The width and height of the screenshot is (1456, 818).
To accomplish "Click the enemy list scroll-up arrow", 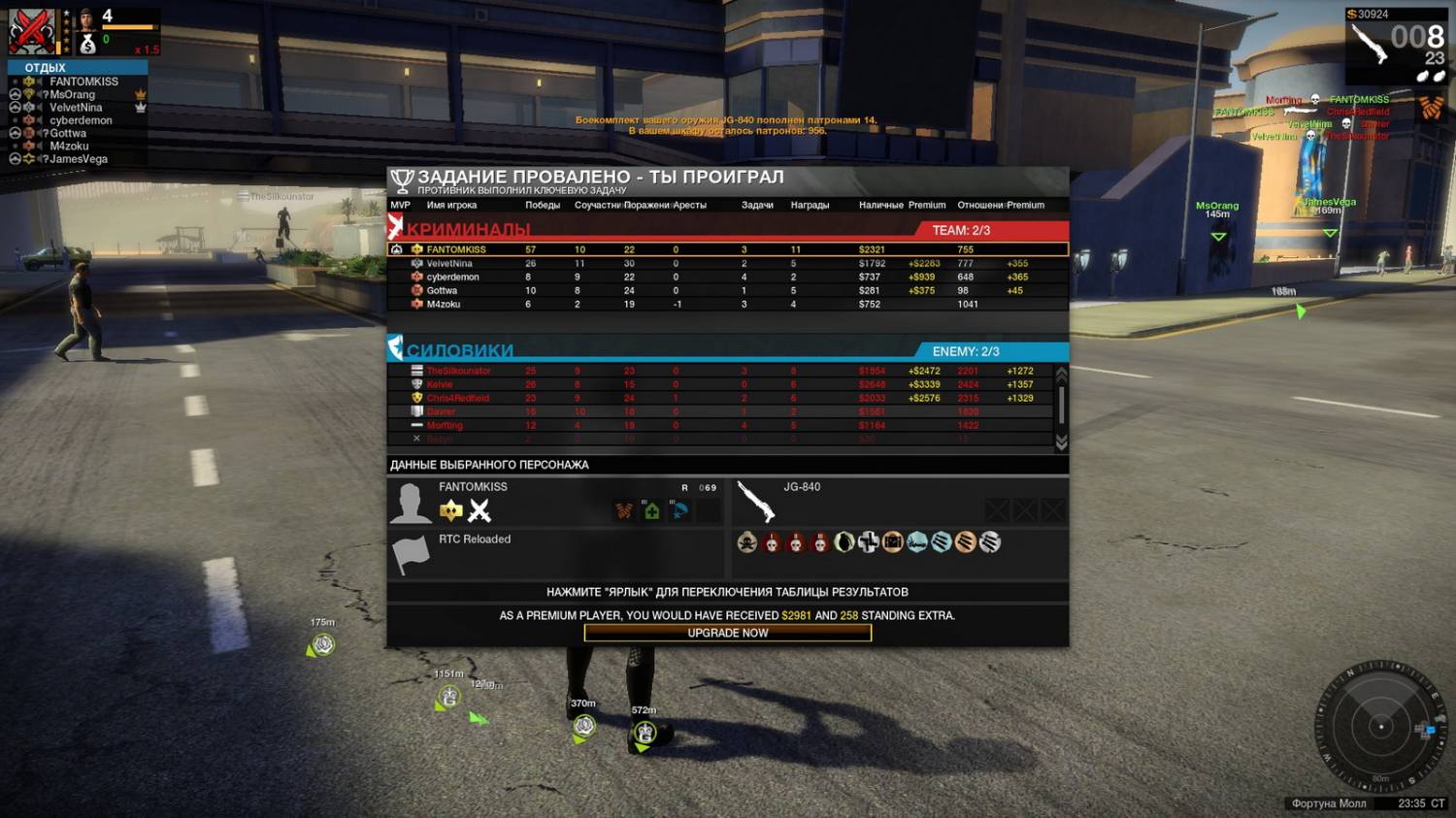I will coord(1061,374).
